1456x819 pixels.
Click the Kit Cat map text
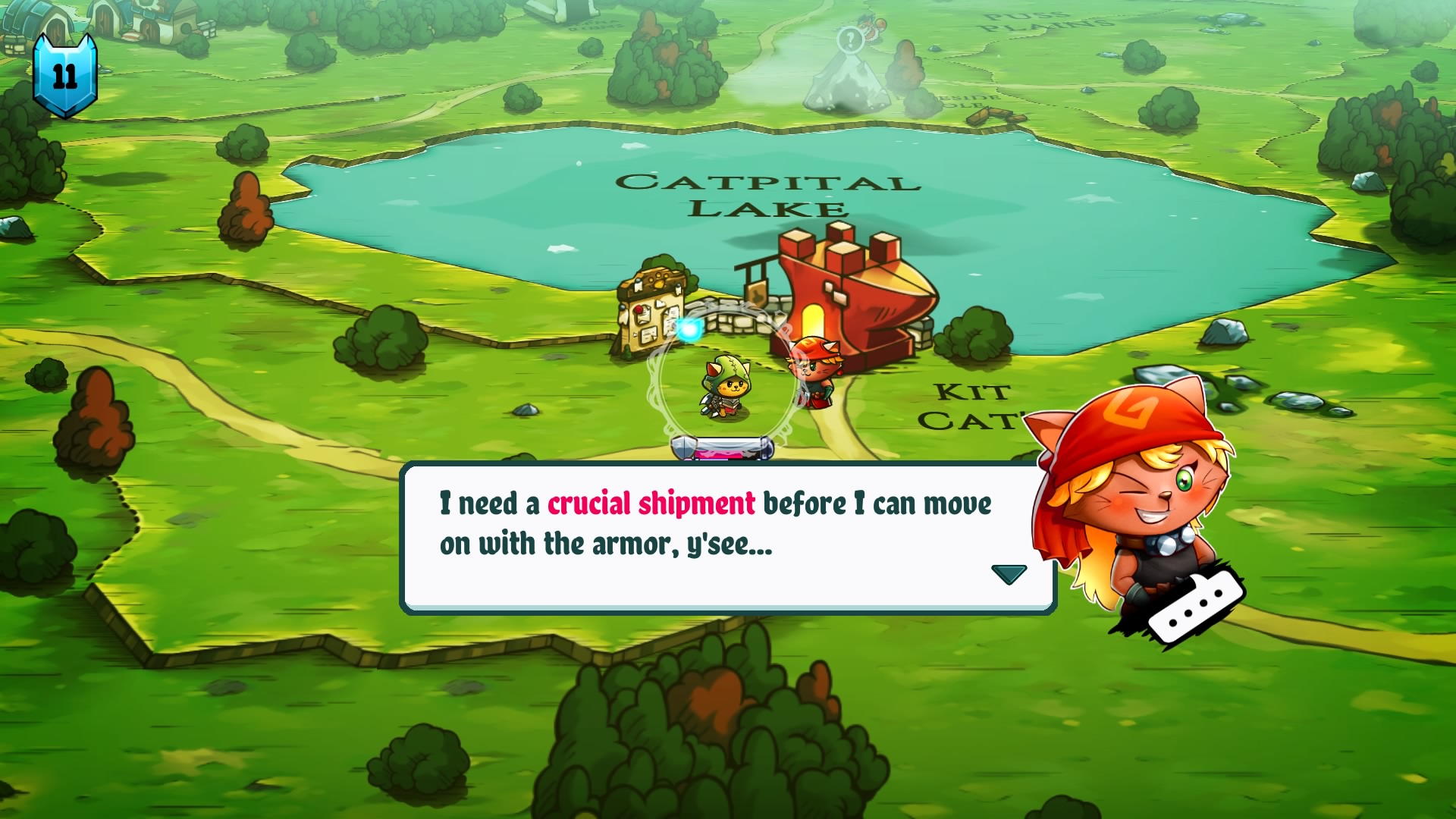[972, 406]
